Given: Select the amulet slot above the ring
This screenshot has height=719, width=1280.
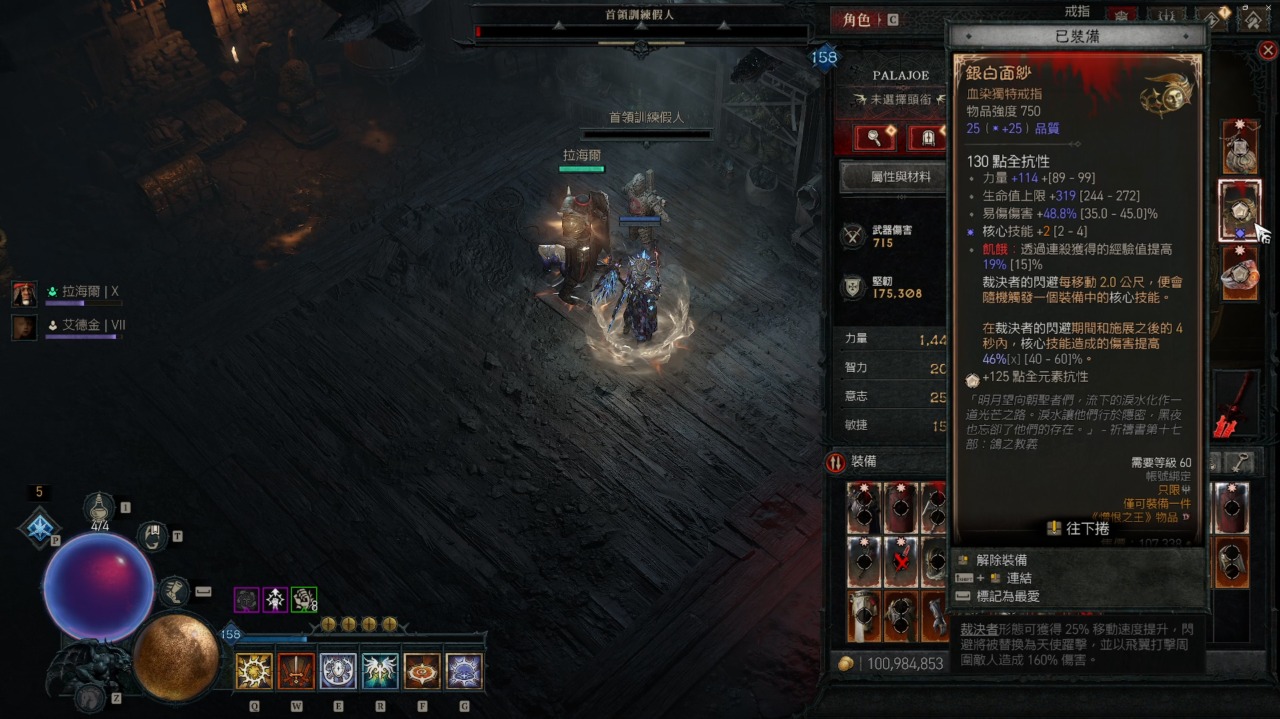Looking at the screenshot, I should (x=1239, y=147).
